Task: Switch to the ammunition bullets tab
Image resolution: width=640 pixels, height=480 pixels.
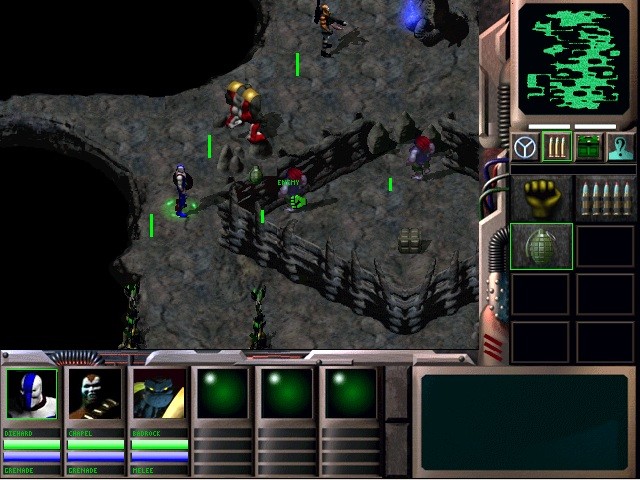Action: click(x=557, y=148)
